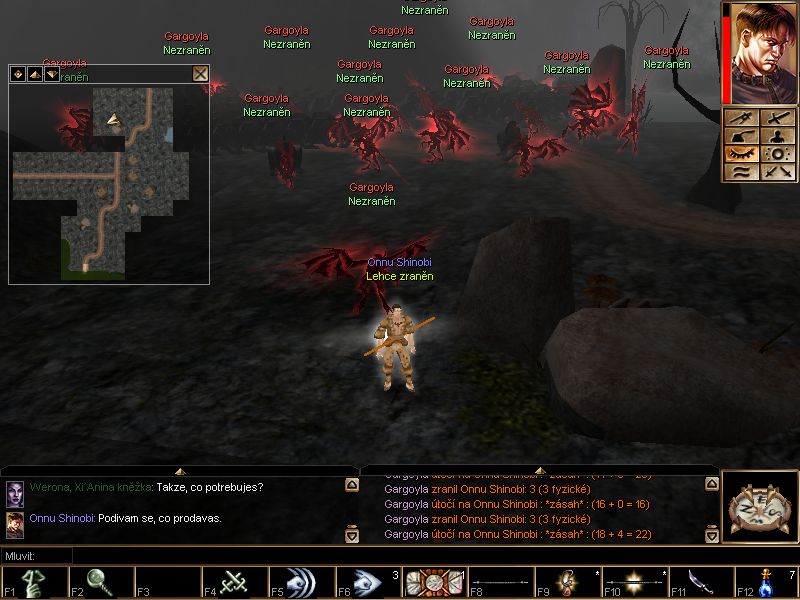Open the gear-shaped options button
The image size is (800, 600).
(x=777, y=154)
